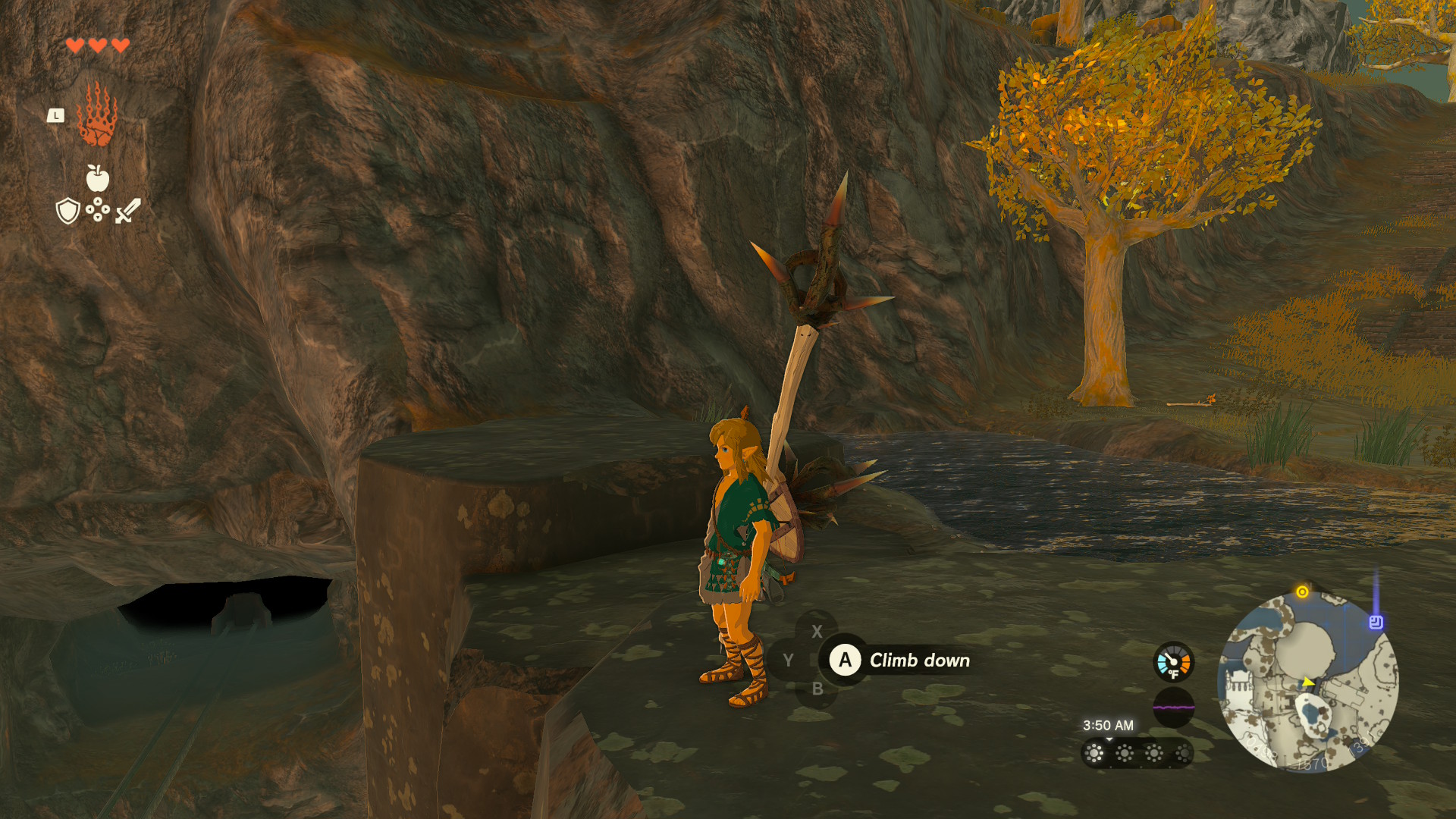Screen dimensions: 1456x819
Task: Select the apple quick-item icon
Action: (98, 178)
